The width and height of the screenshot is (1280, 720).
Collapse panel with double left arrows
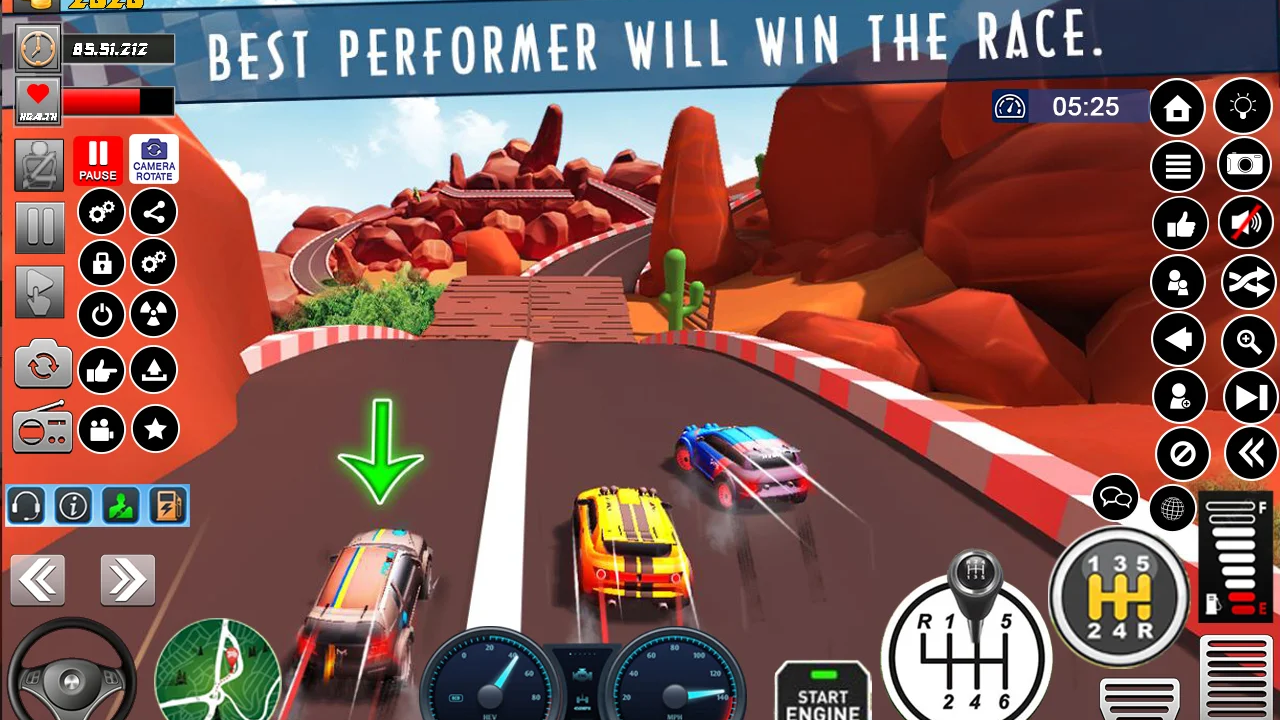38,579
